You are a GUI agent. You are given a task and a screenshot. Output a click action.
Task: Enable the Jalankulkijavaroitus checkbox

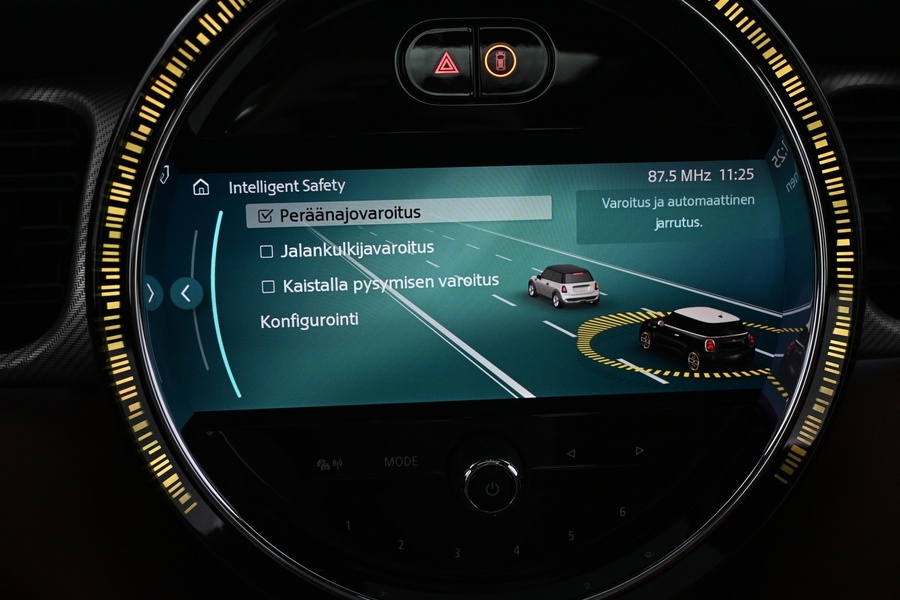point(267,251)
